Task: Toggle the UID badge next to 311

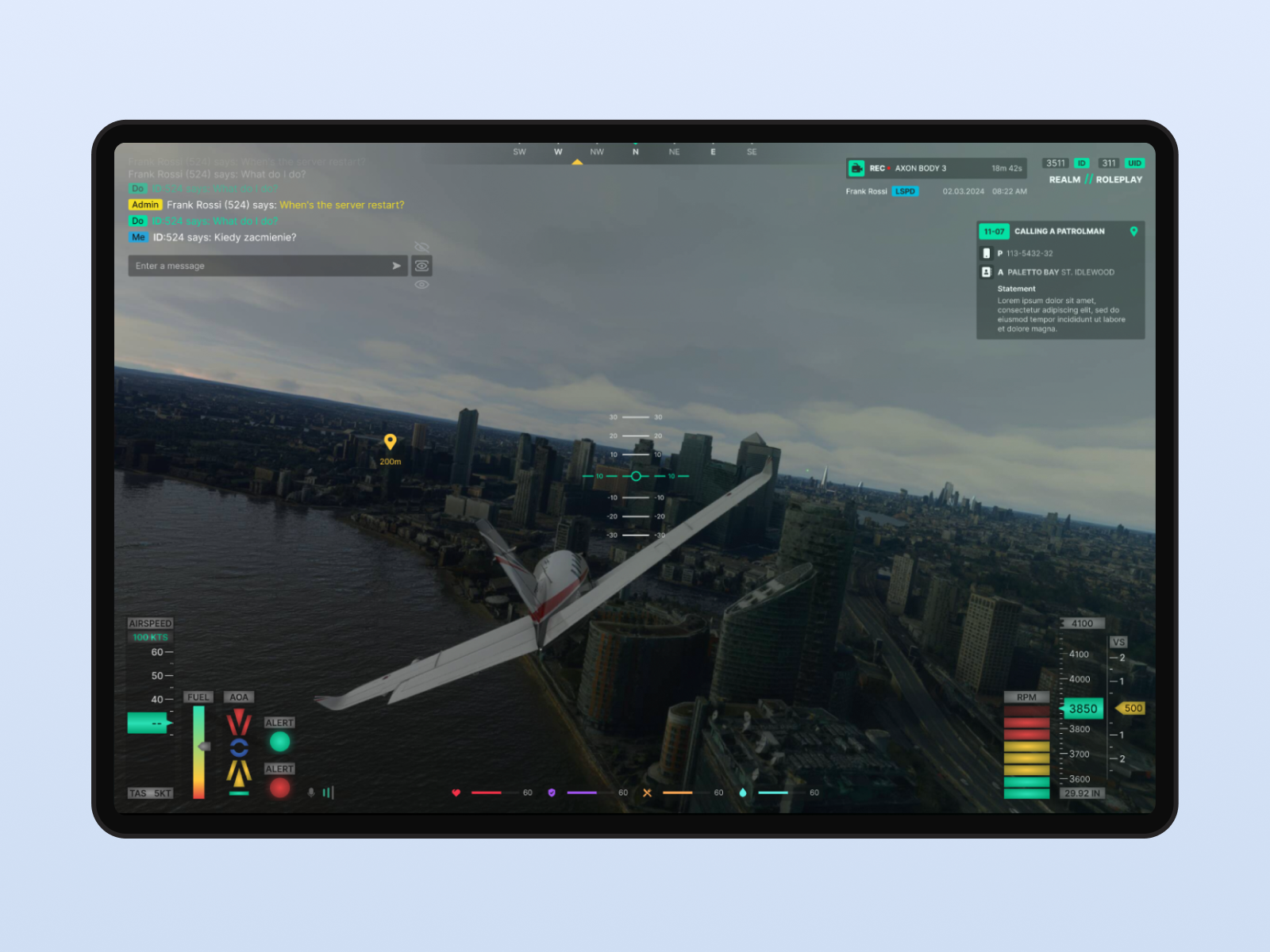Action: 1134,163
